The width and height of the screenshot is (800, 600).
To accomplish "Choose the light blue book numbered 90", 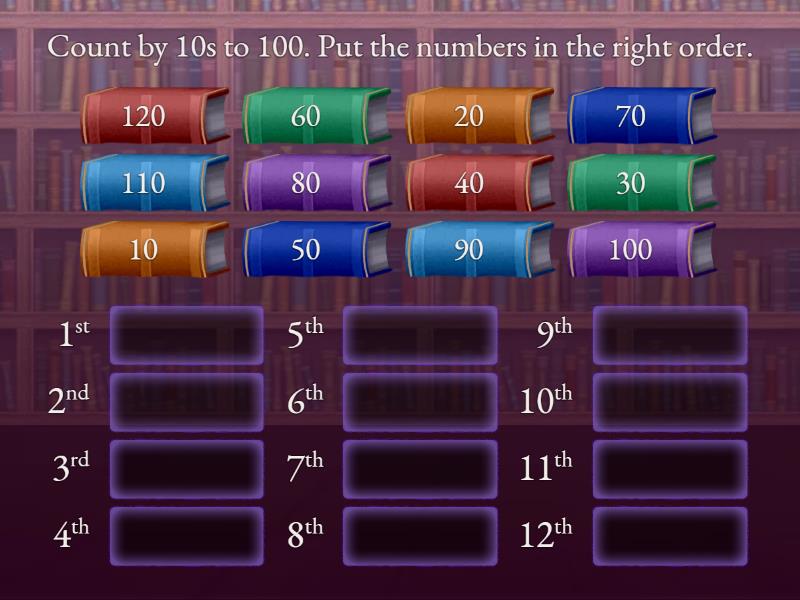I will [468, 249].
